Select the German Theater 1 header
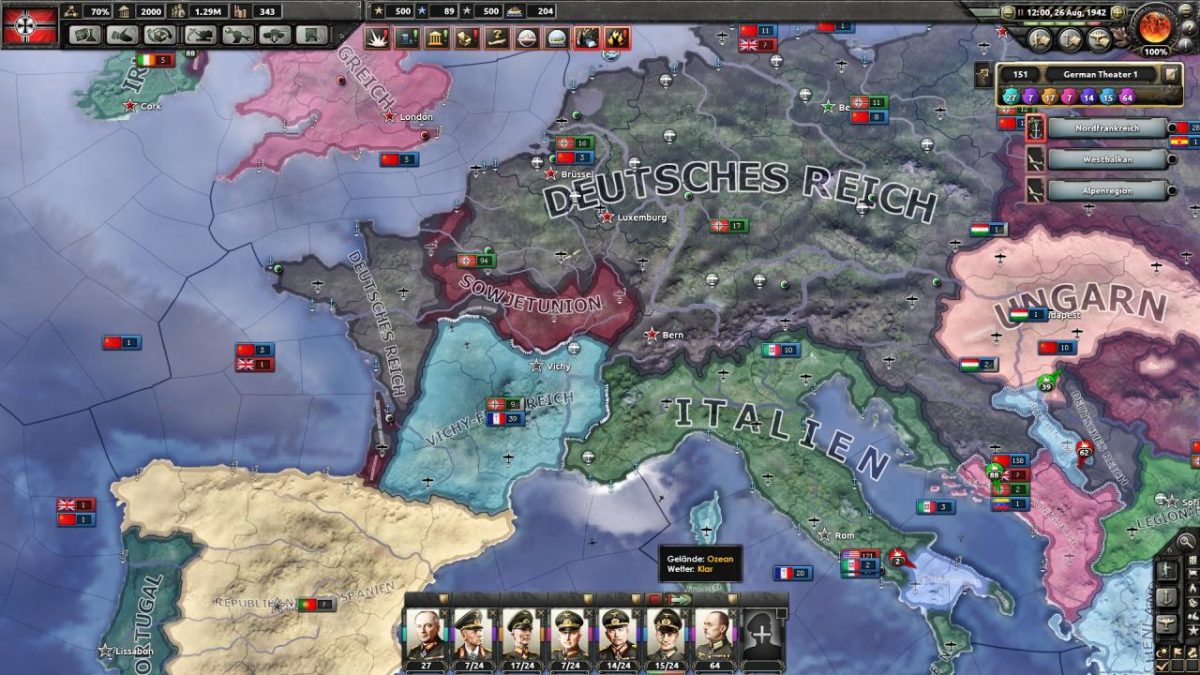 [x=1101, y=74]
